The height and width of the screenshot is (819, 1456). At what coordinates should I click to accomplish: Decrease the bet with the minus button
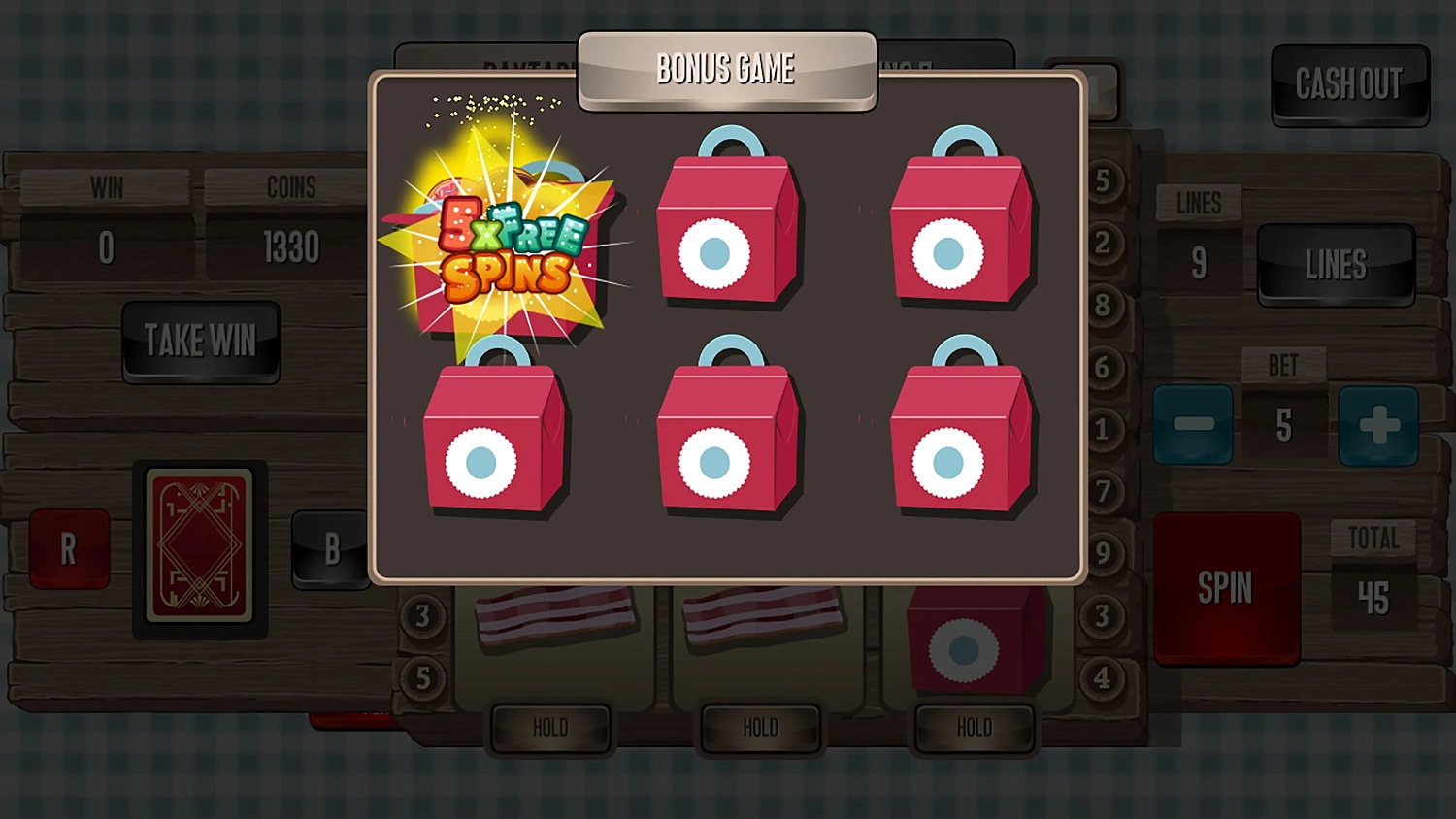click(1193, 424)
